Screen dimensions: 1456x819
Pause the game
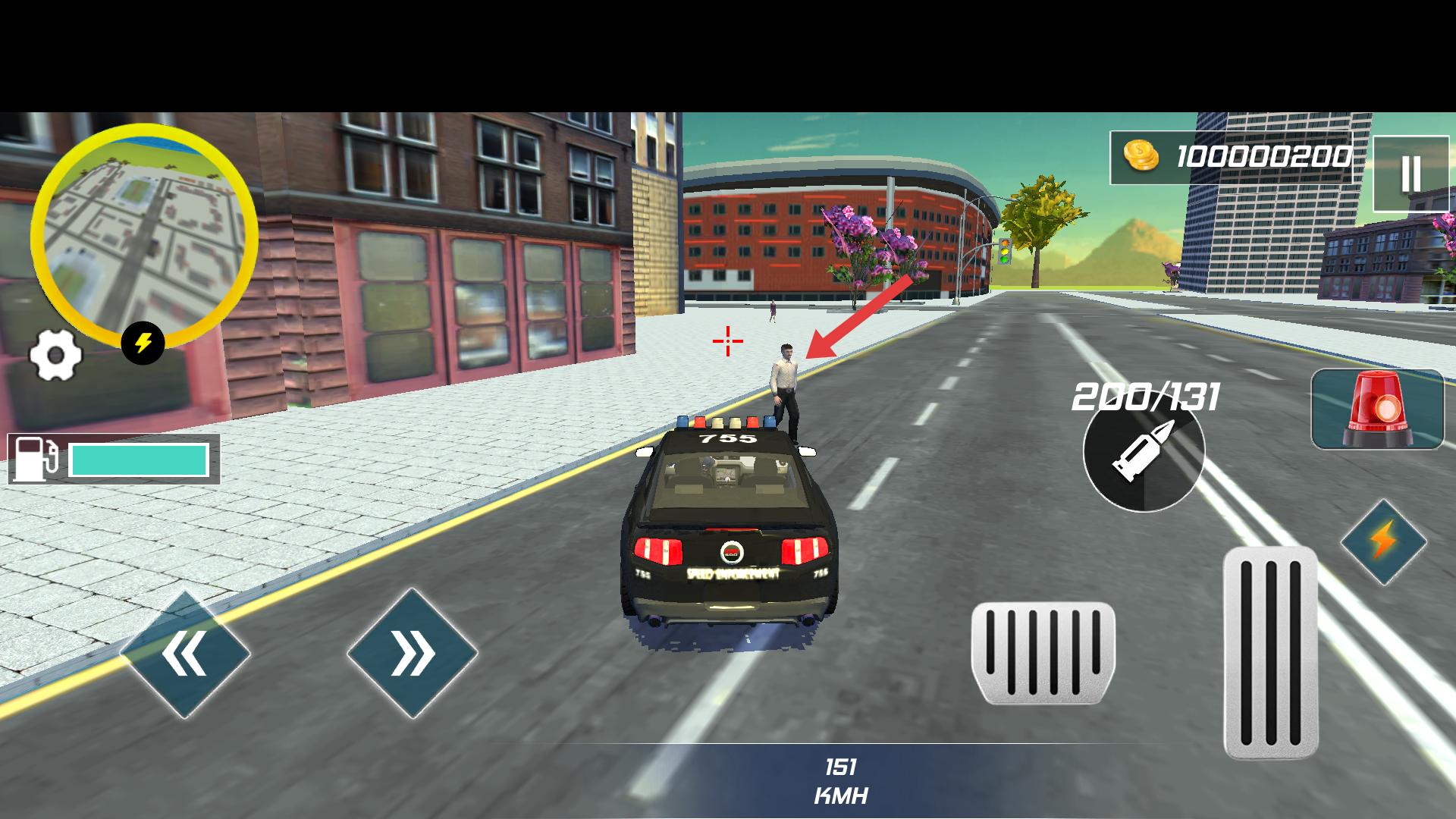point(1410,174)
